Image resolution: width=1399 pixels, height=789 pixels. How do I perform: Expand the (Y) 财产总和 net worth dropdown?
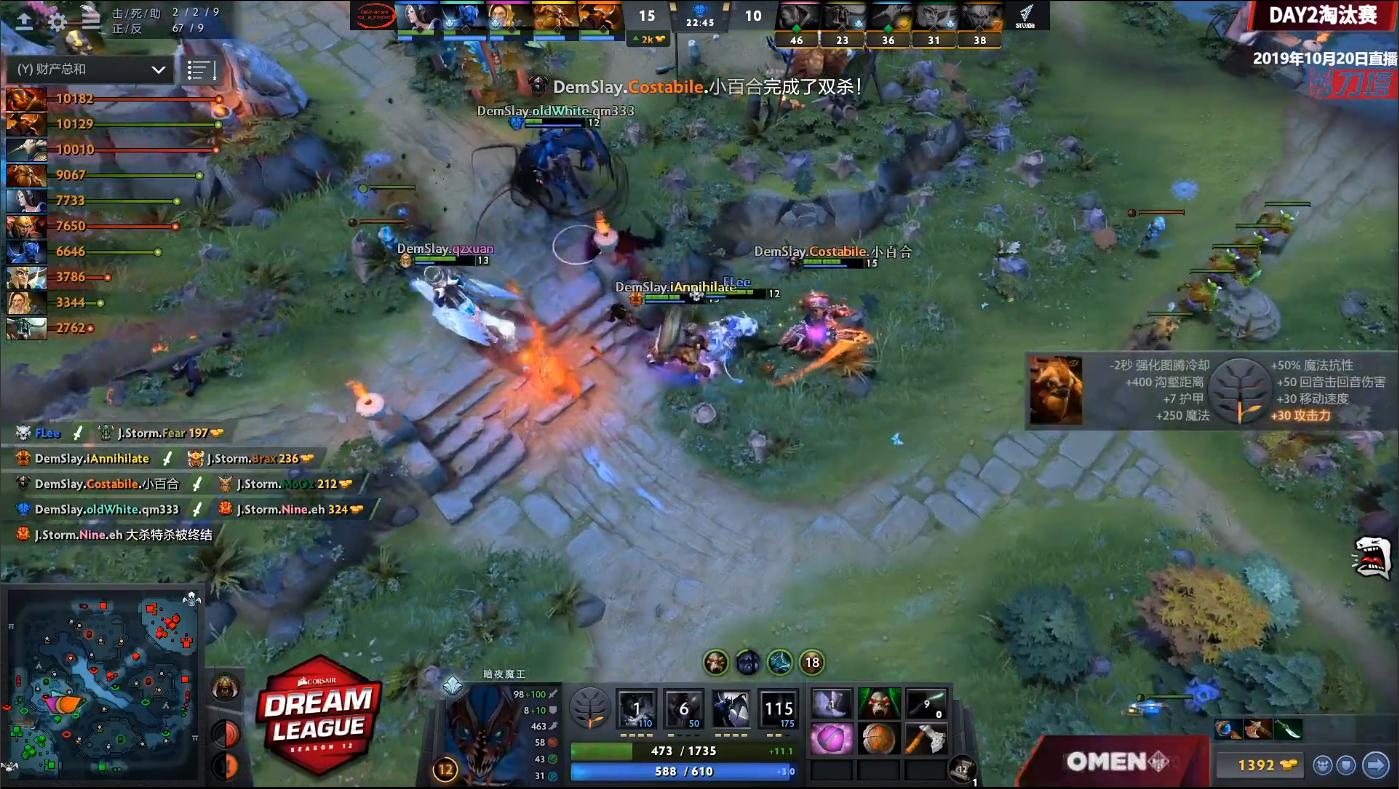(88, 70)
